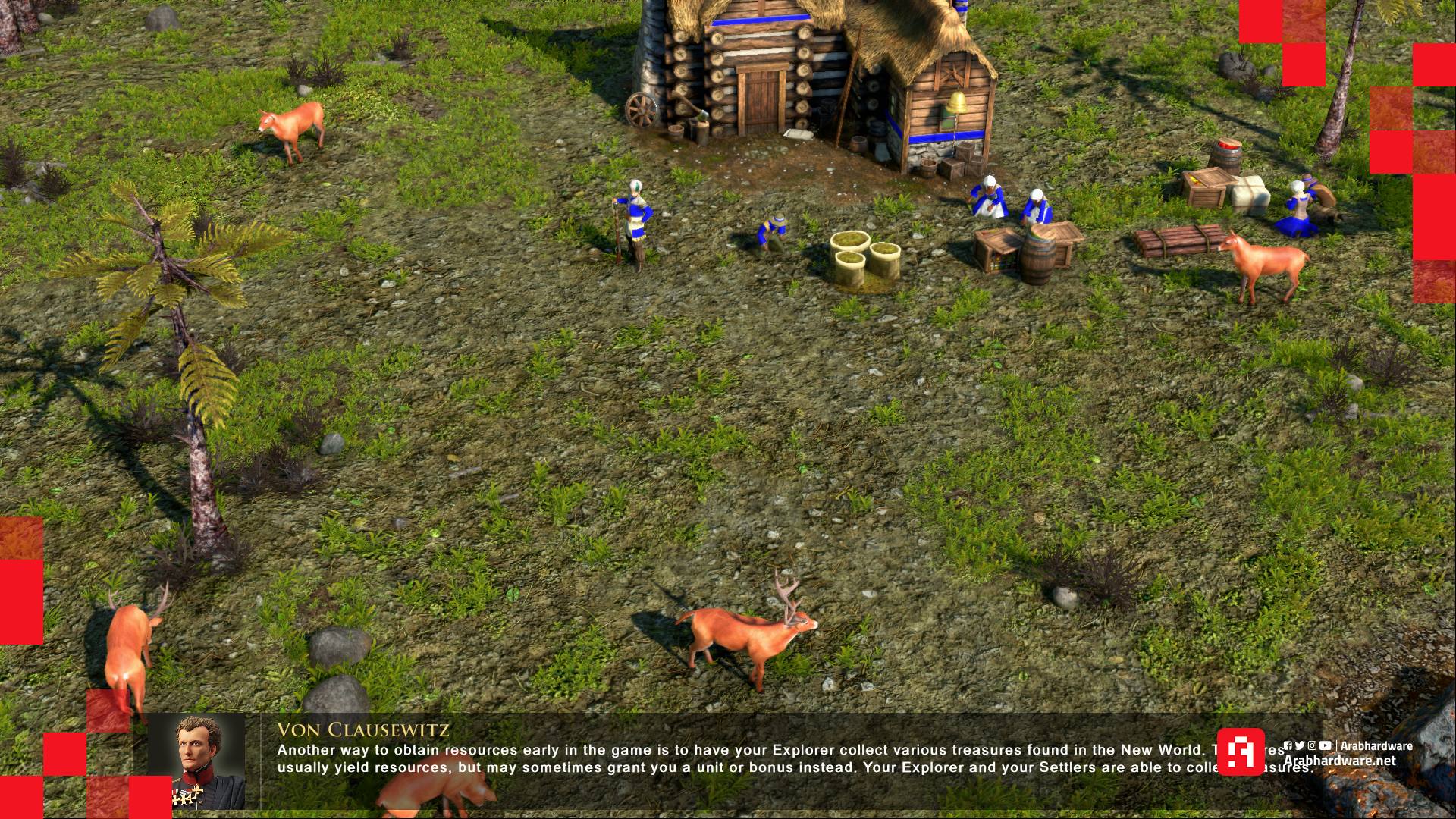The image size is (1456, 819).
Task: Click the red Arabhardware logo badge
Action: click(x=1240, y=752)
